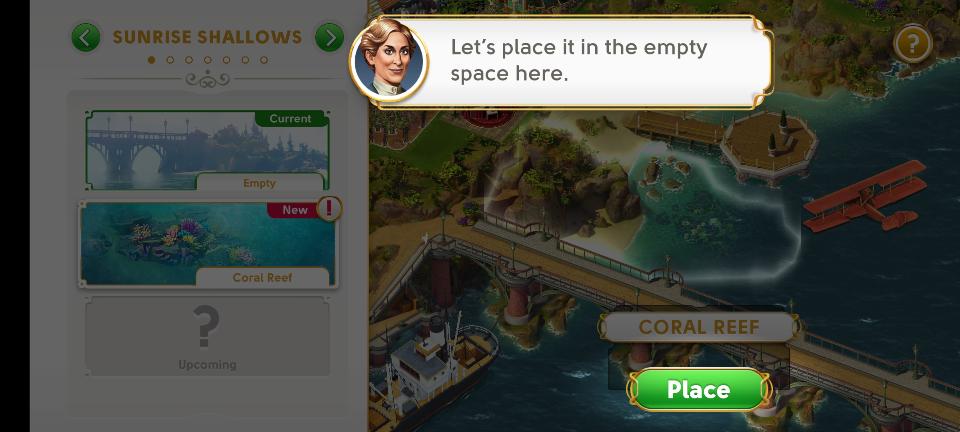Screen dimensions: 960x432
Task: Select the current Empty bridge card
Action: coord(207,151)
